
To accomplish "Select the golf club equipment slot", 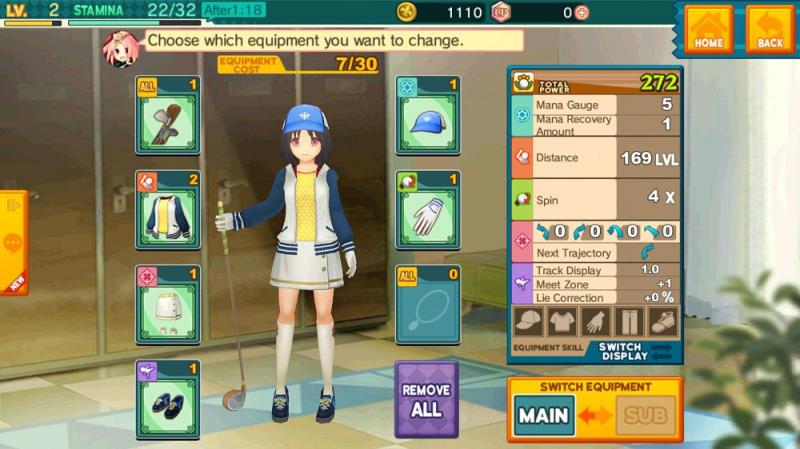I will 168,116.
